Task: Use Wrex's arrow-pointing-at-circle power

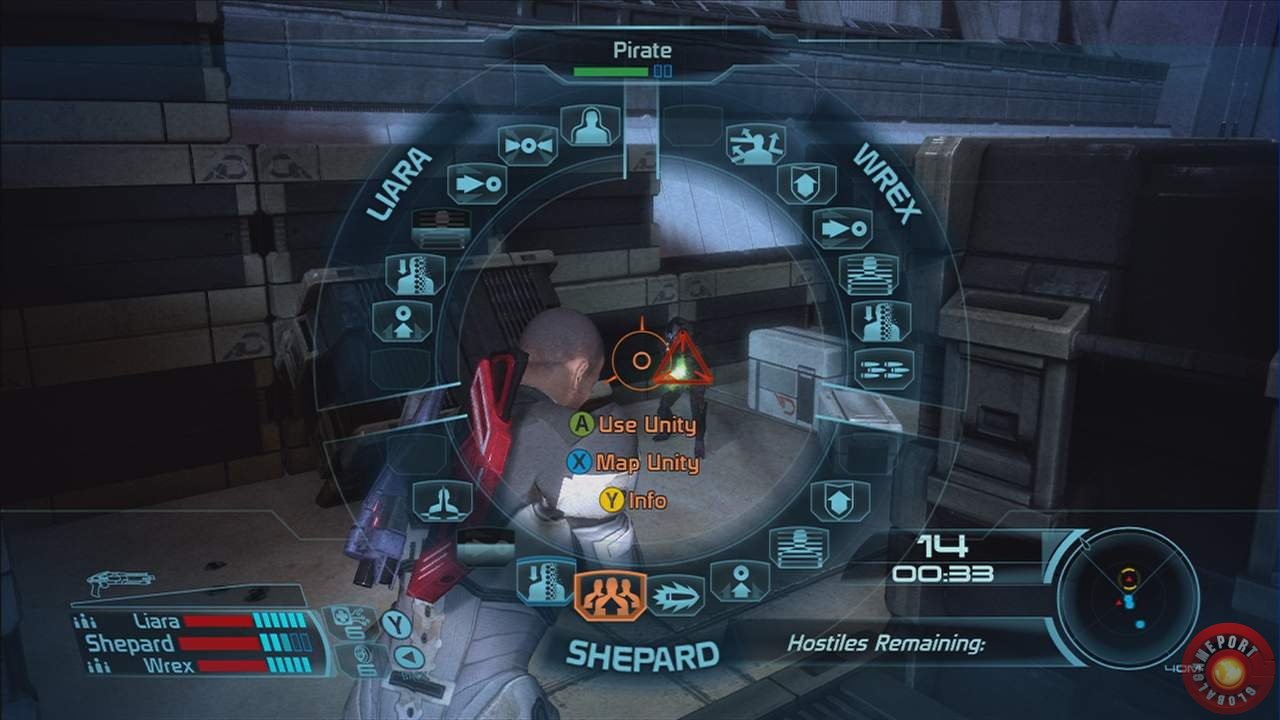Action: pyautogui.click(x=842, y=228)
